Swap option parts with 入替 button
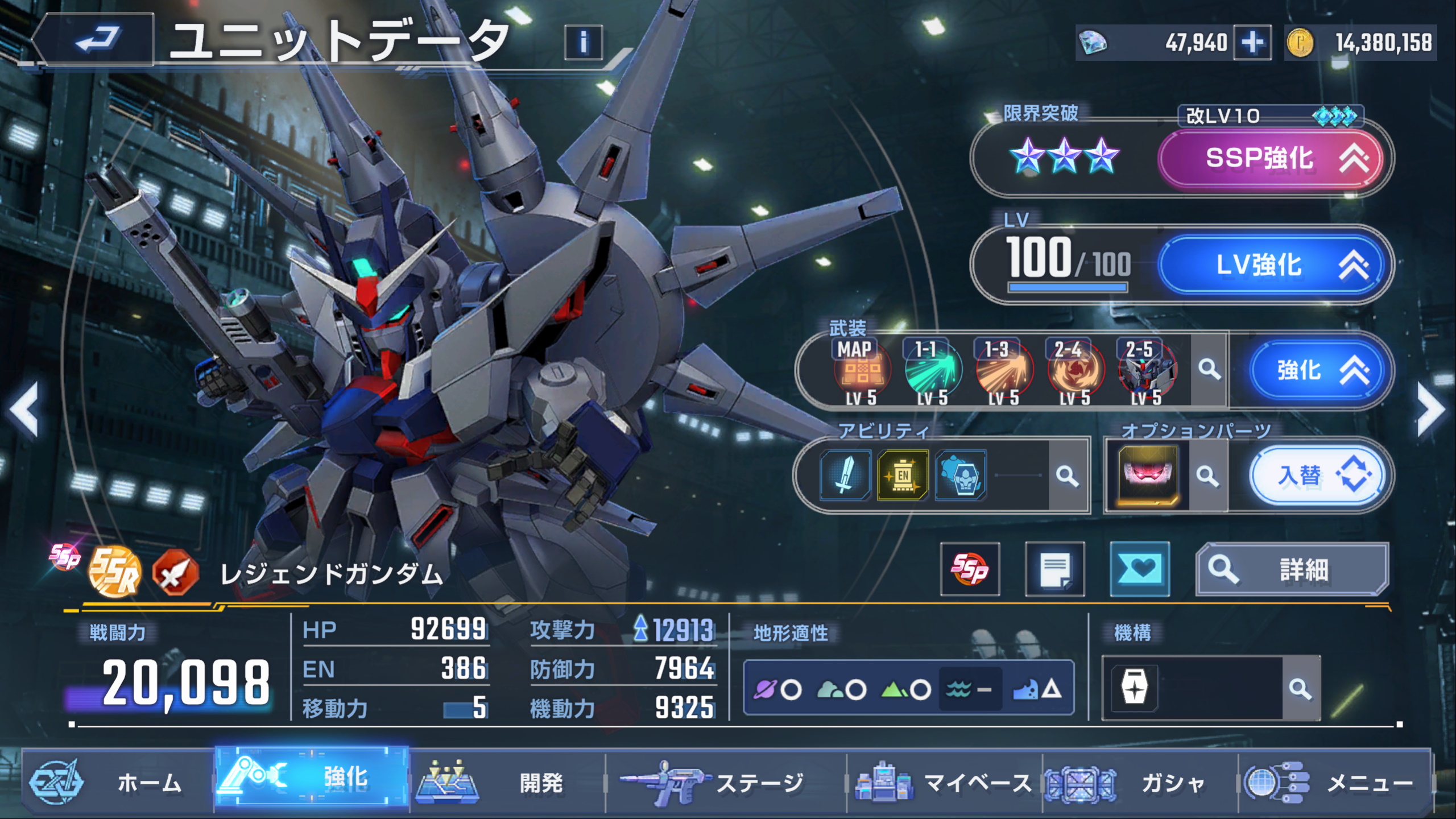 coord(1315,475)
